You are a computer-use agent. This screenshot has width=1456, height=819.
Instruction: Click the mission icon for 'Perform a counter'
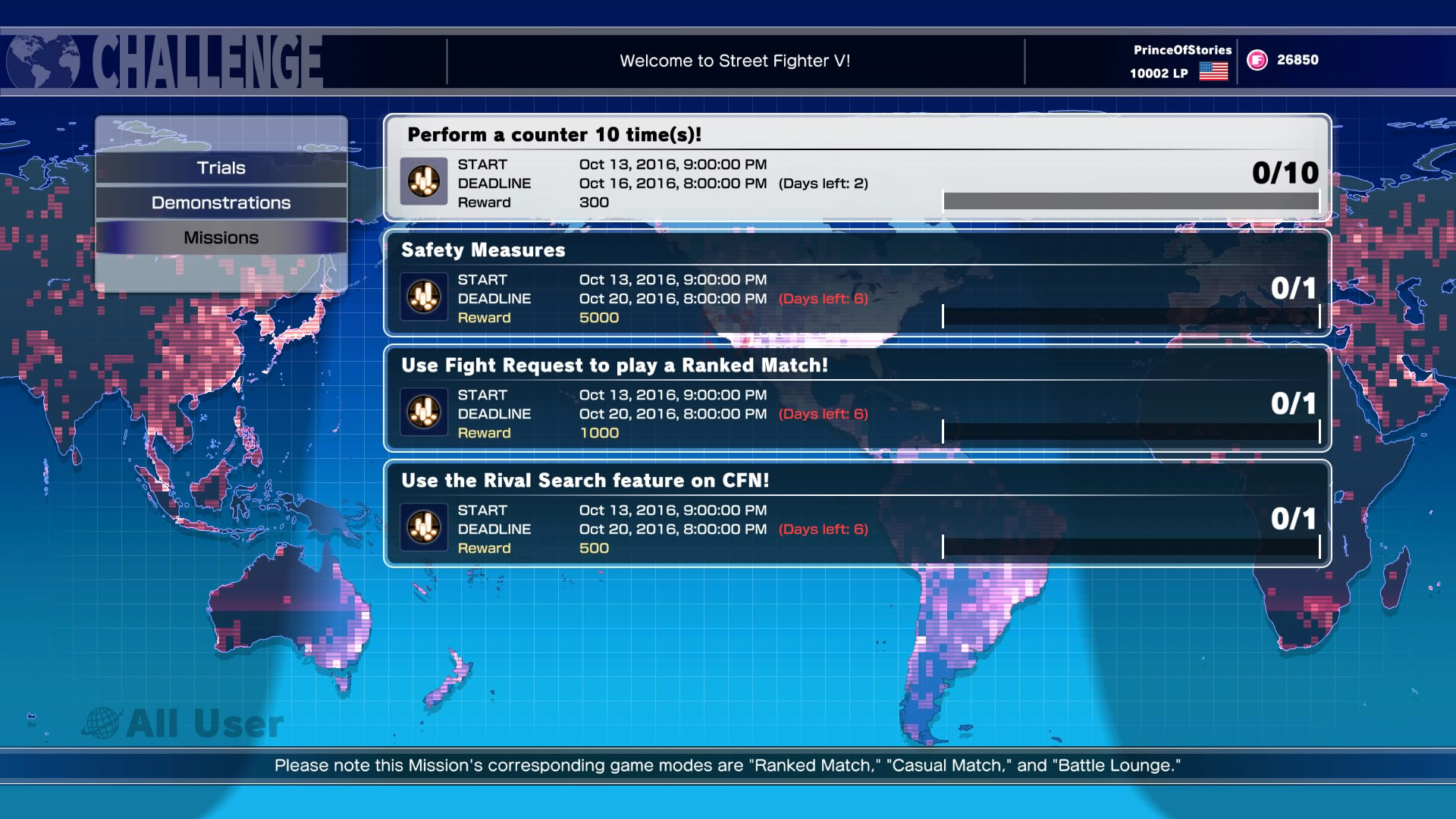click(423, 182)
